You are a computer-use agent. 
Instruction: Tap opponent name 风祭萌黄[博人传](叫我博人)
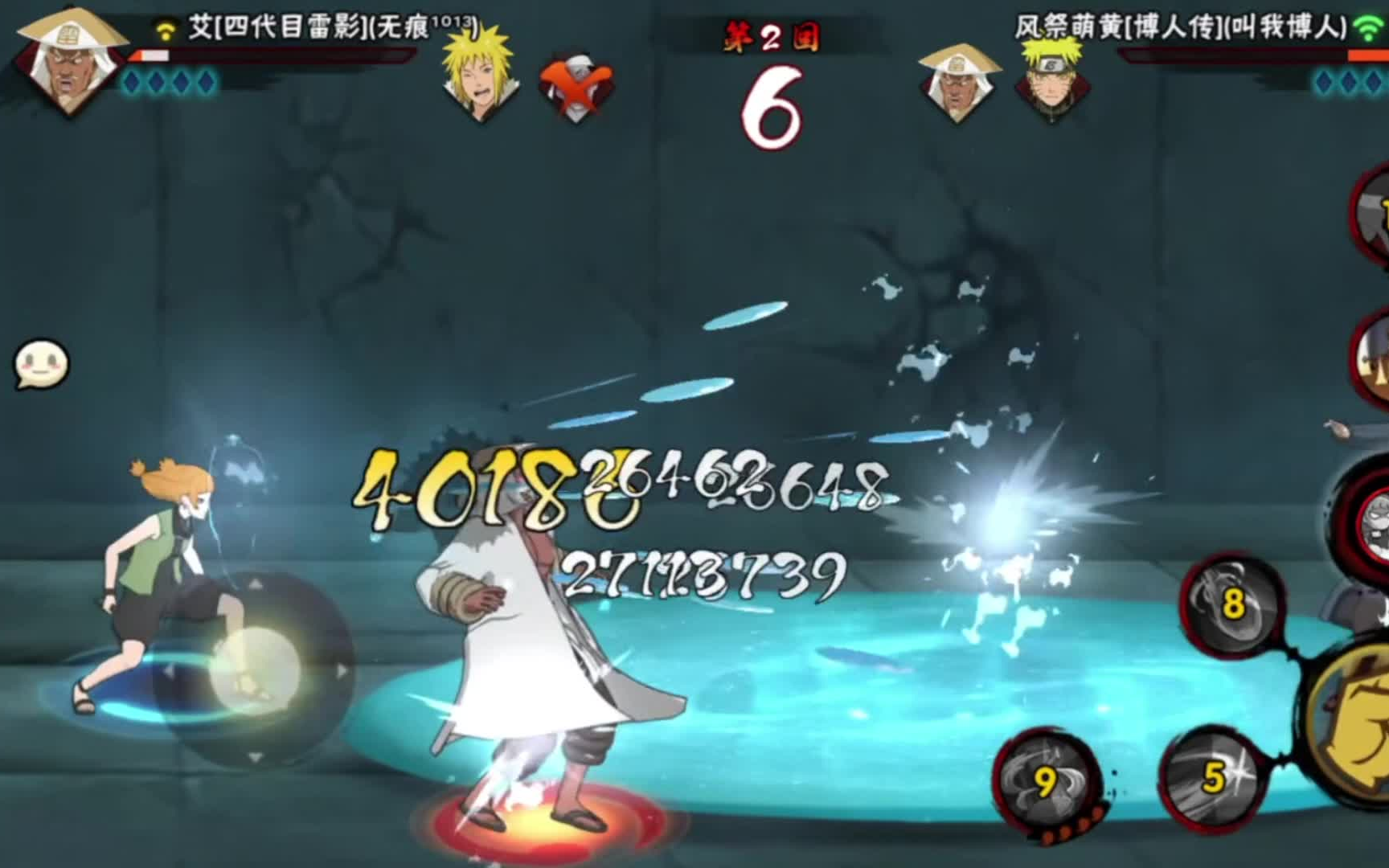pyautogui.click(x=1182, y=25)
